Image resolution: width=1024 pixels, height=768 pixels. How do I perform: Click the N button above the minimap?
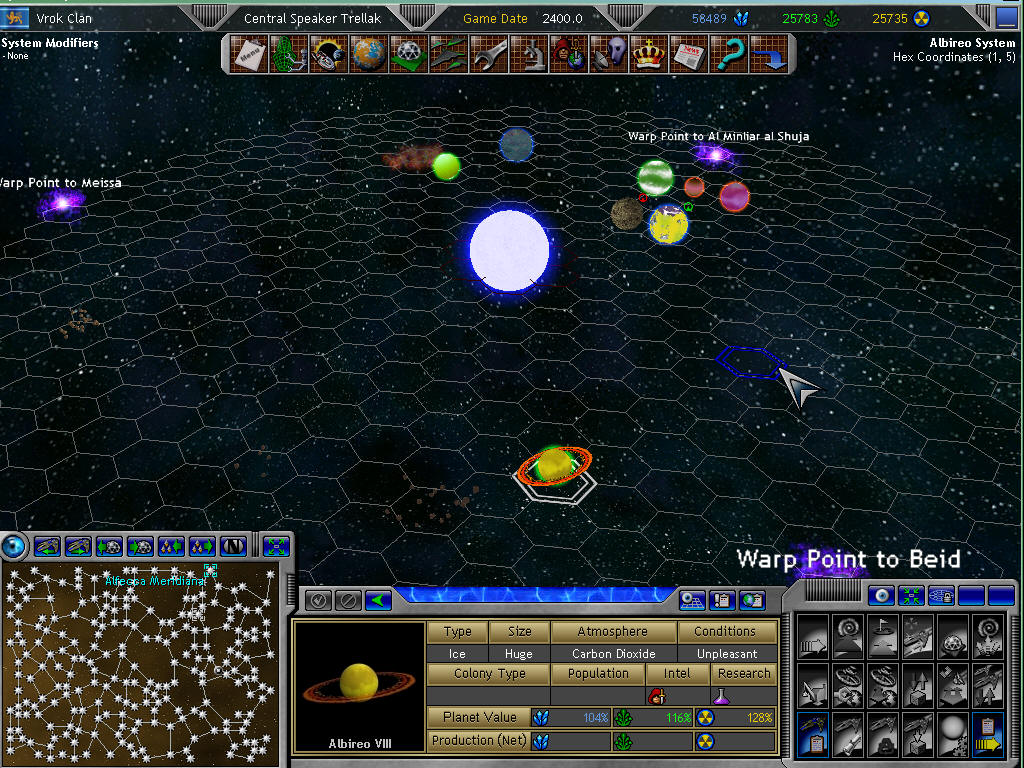(233, 546)
